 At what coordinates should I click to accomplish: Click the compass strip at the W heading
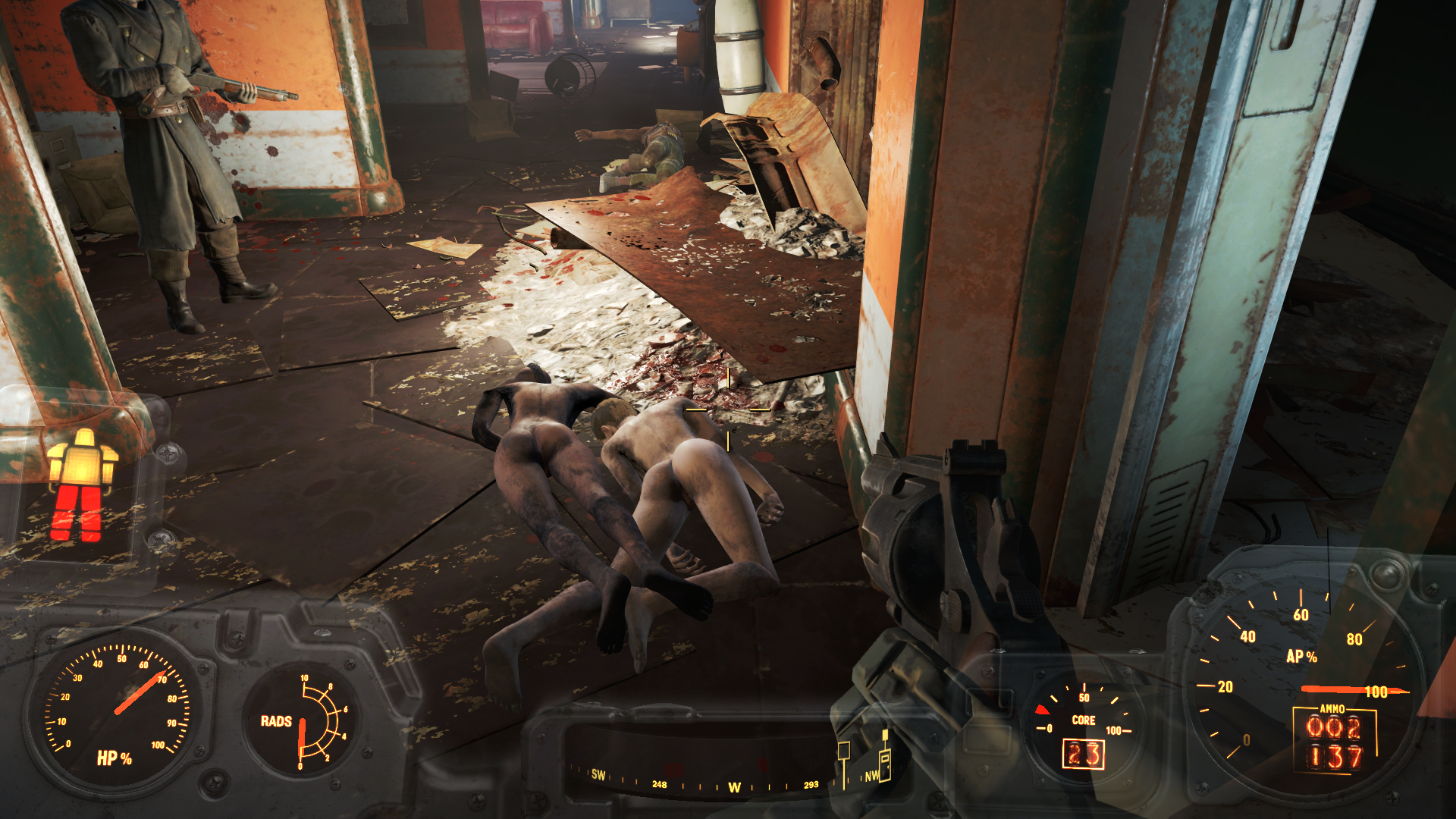coord(734,787)
